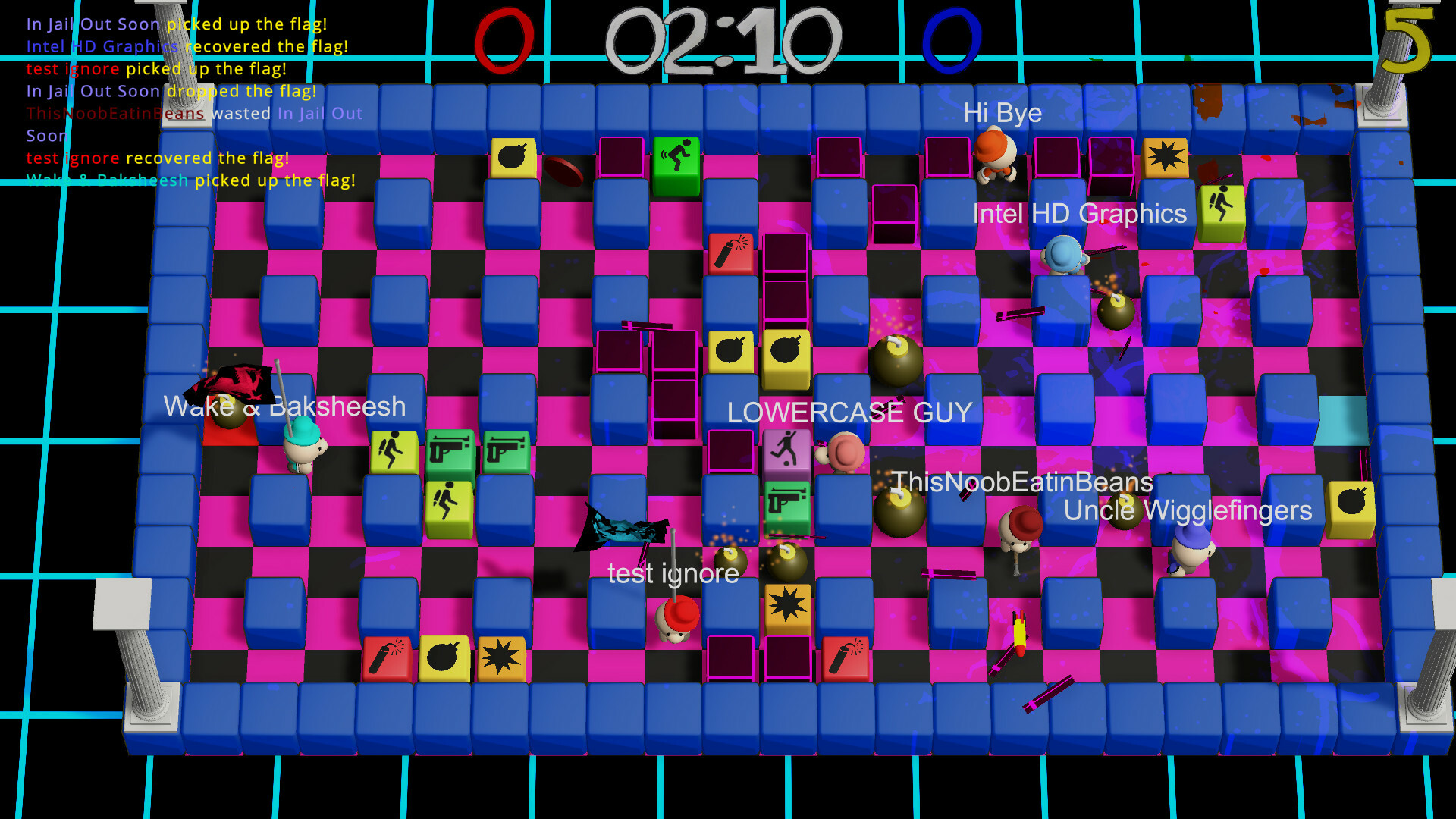Click the 'Wake & Baksheesh picked up the flag!' message
Image resolution: width=1456 pixels, height=819 pixels.
tap(190, 180)
